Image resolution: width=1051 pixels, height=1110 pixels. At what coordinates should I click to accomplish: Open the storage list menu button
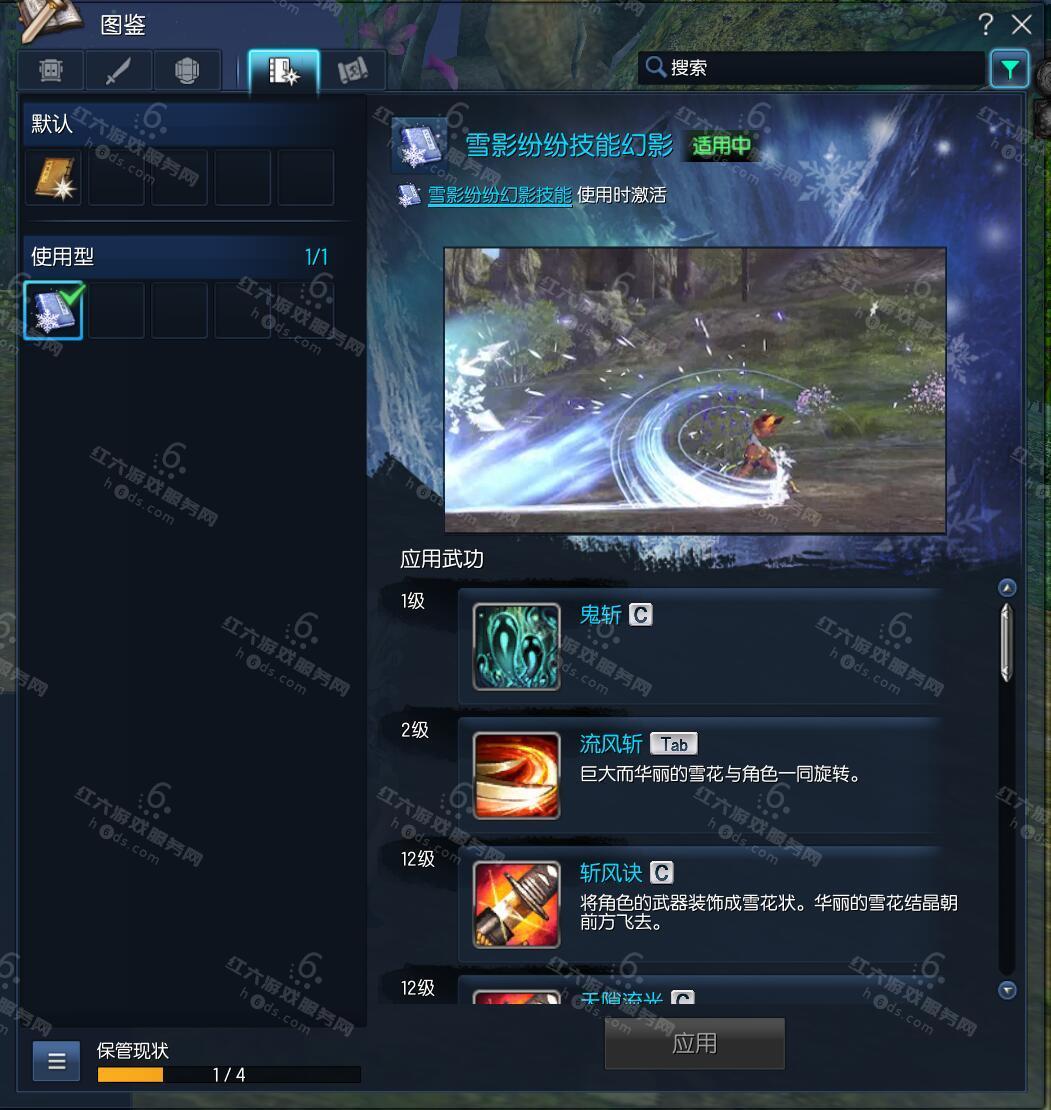[56, 1061]
